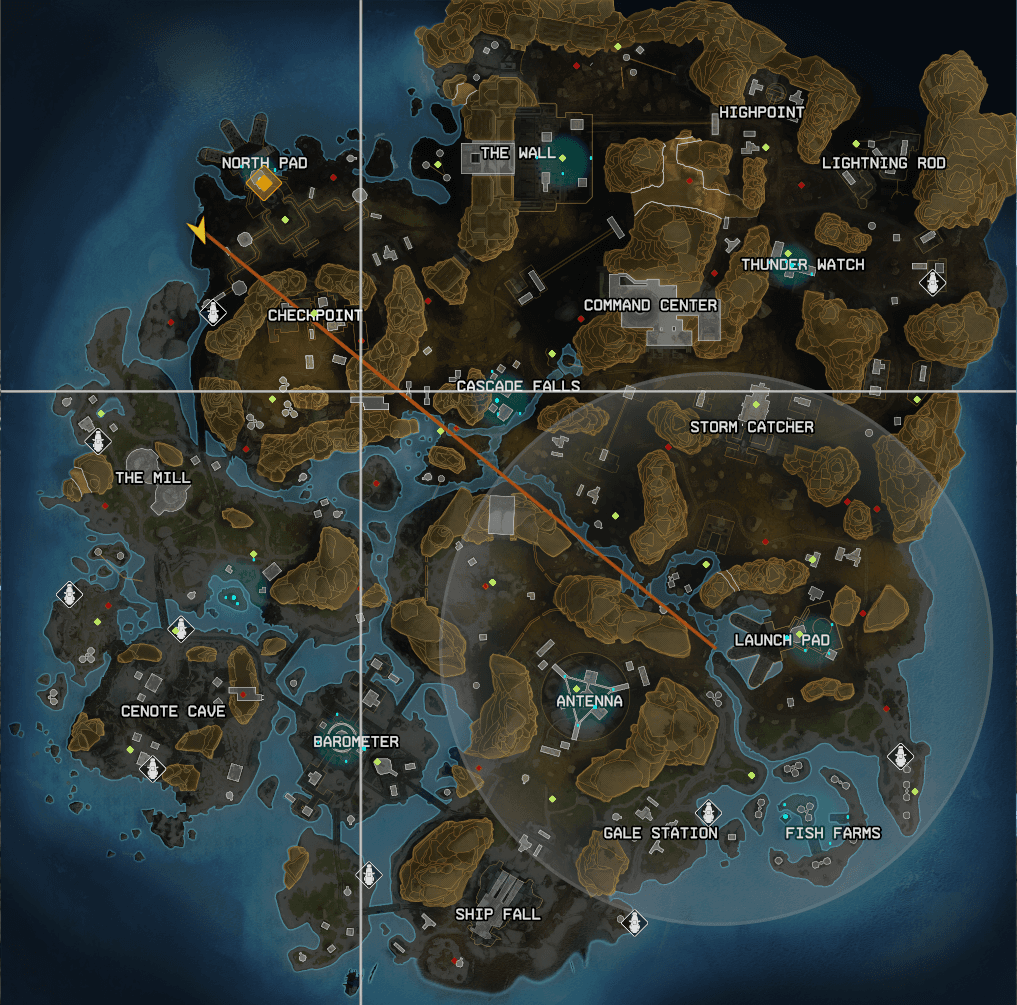This screenshot has height=1005, width=1017.
Task: Ping the Cascade Falls label
Action: click(518, 386)
